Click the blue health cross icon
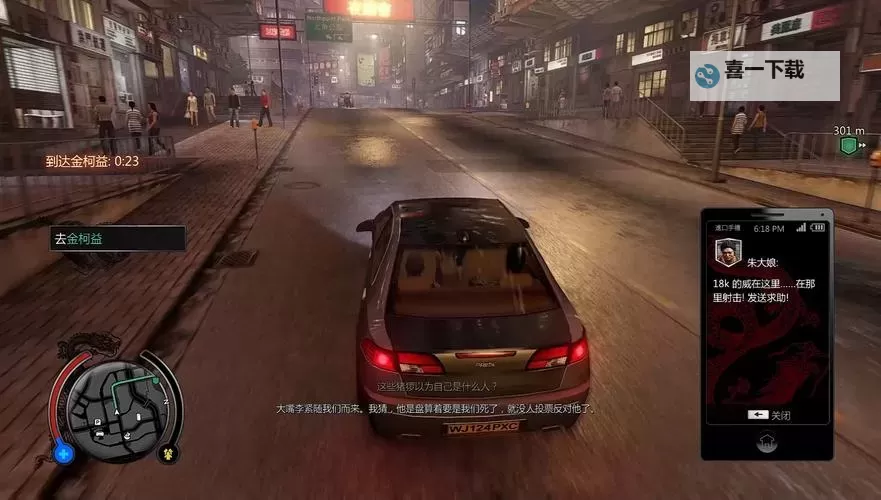This screenshot has height=500, width=881. [65, 453]
